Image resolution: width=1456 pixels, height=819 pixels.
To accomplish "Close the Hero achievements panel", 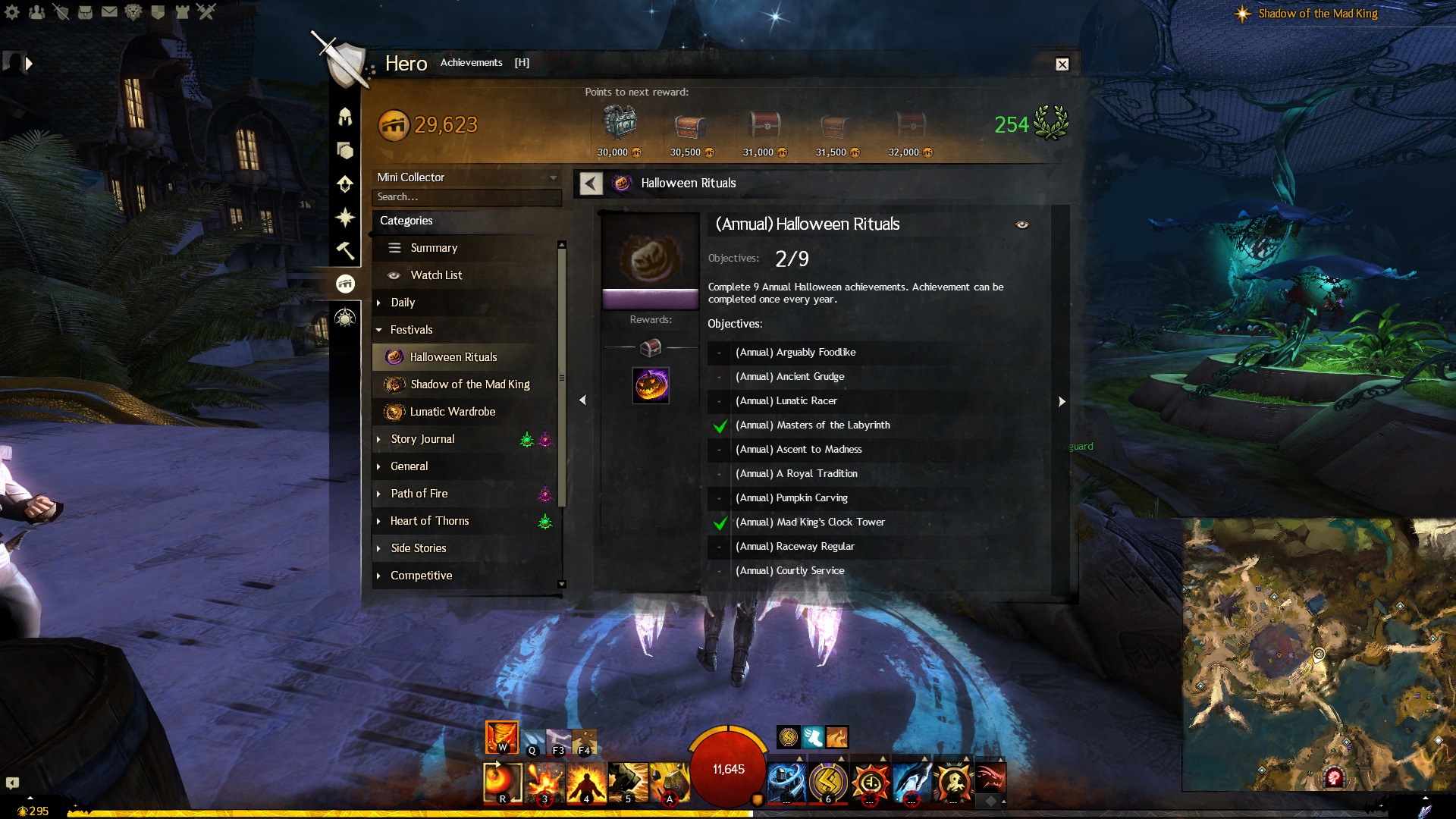I will click(1062, 64).
